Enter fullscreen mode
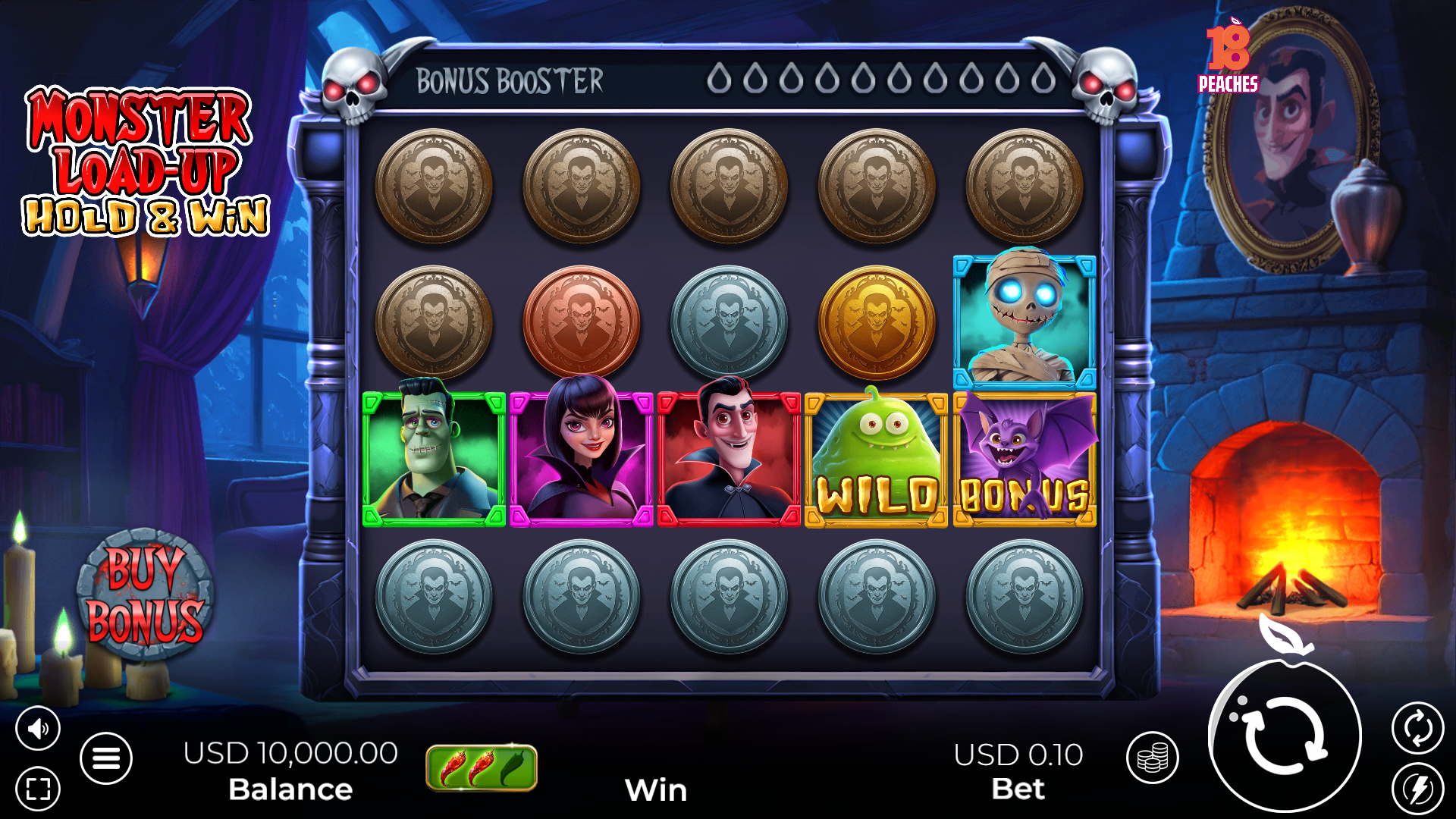Viewport: 1456px width, 819px height. click(x=38, y=789)
